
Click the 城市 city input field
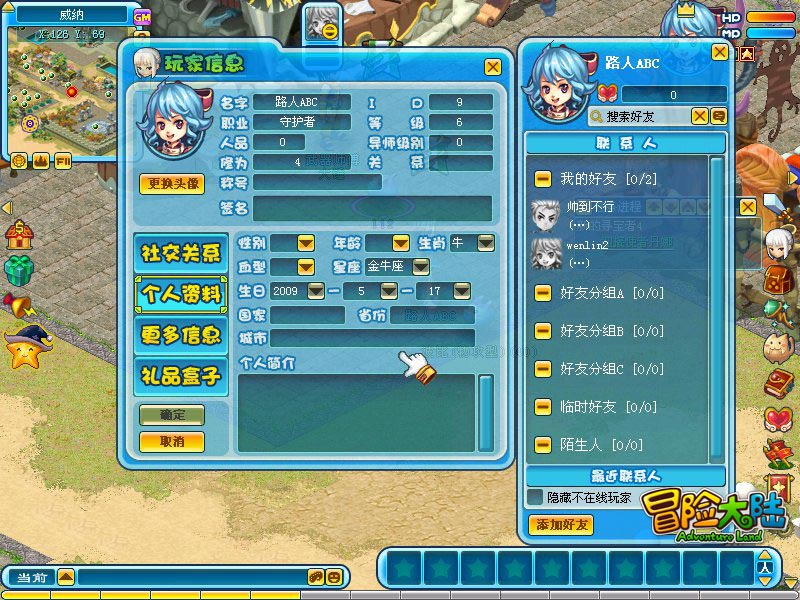[x=371, y=338]
